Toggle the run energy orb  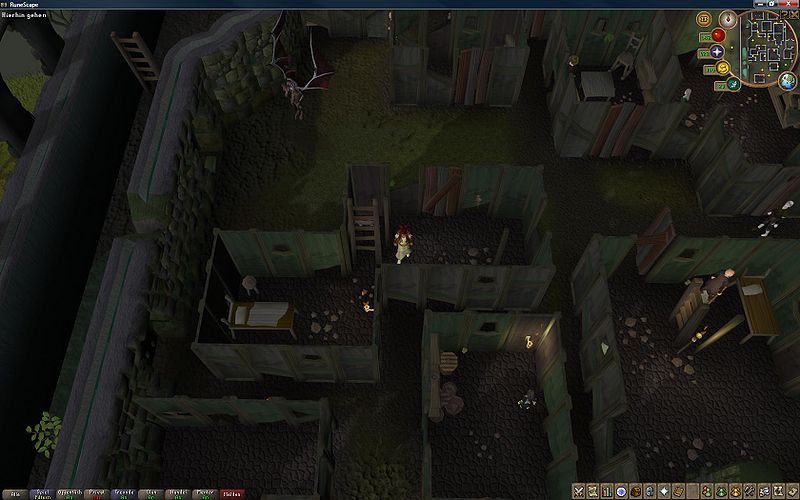coord(720,67)
